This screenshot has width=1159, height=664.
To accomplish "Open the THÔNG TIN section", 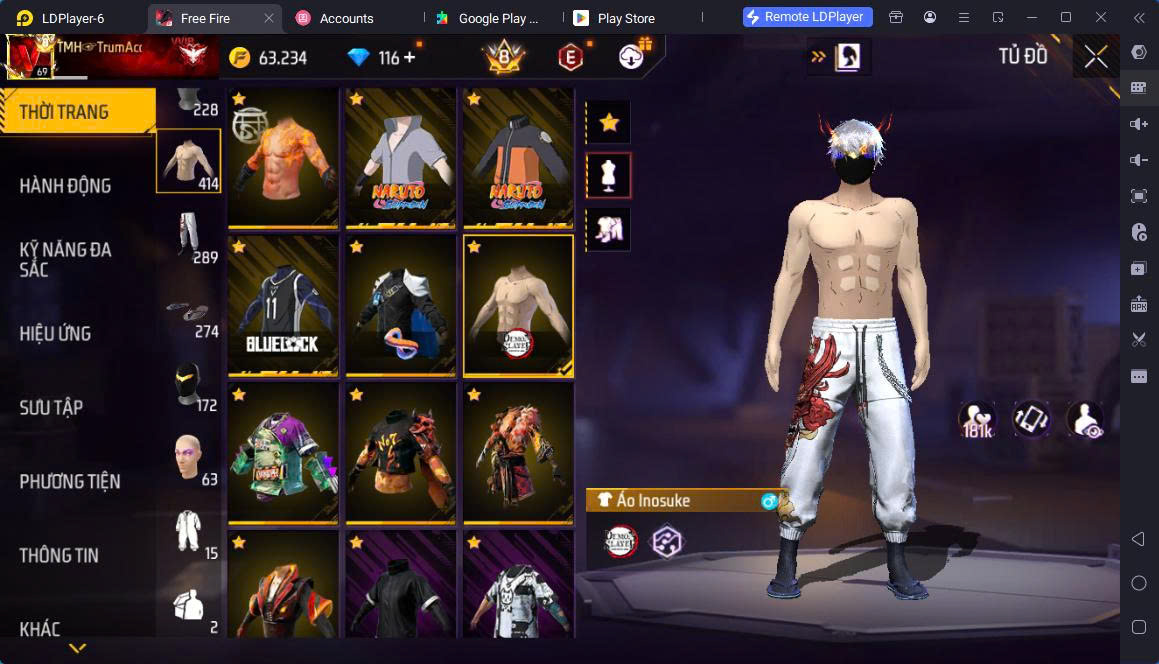I will point(59,556).
